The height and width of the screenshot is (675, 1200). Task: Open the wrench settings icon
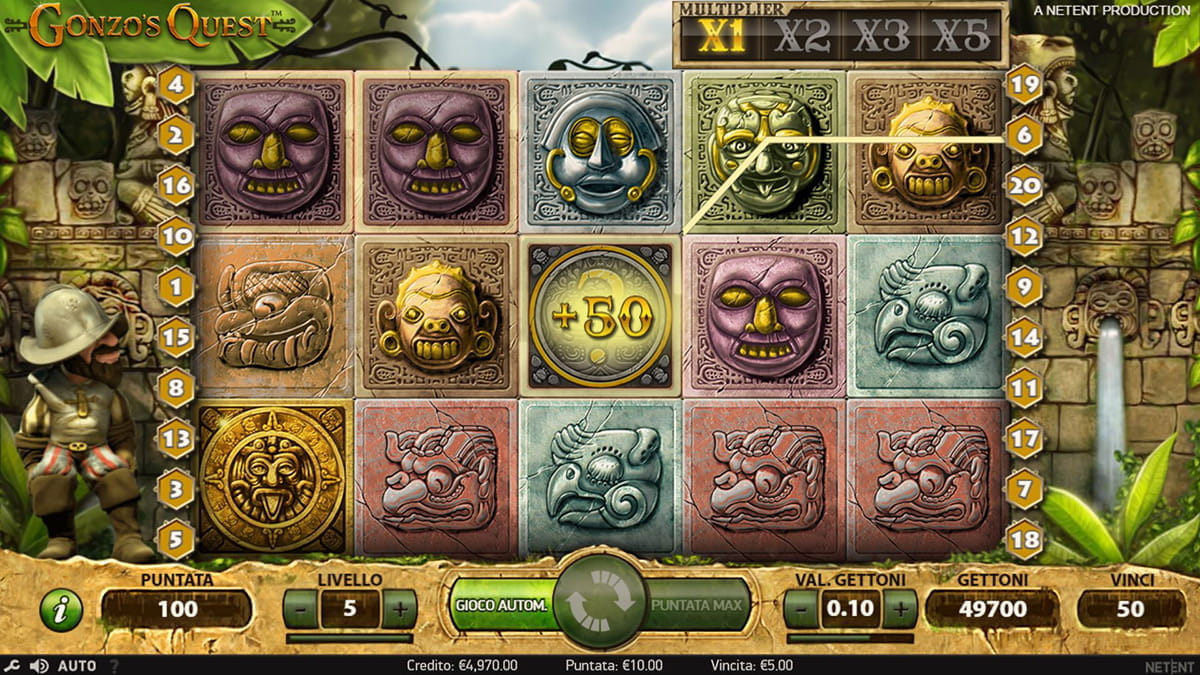11,665
